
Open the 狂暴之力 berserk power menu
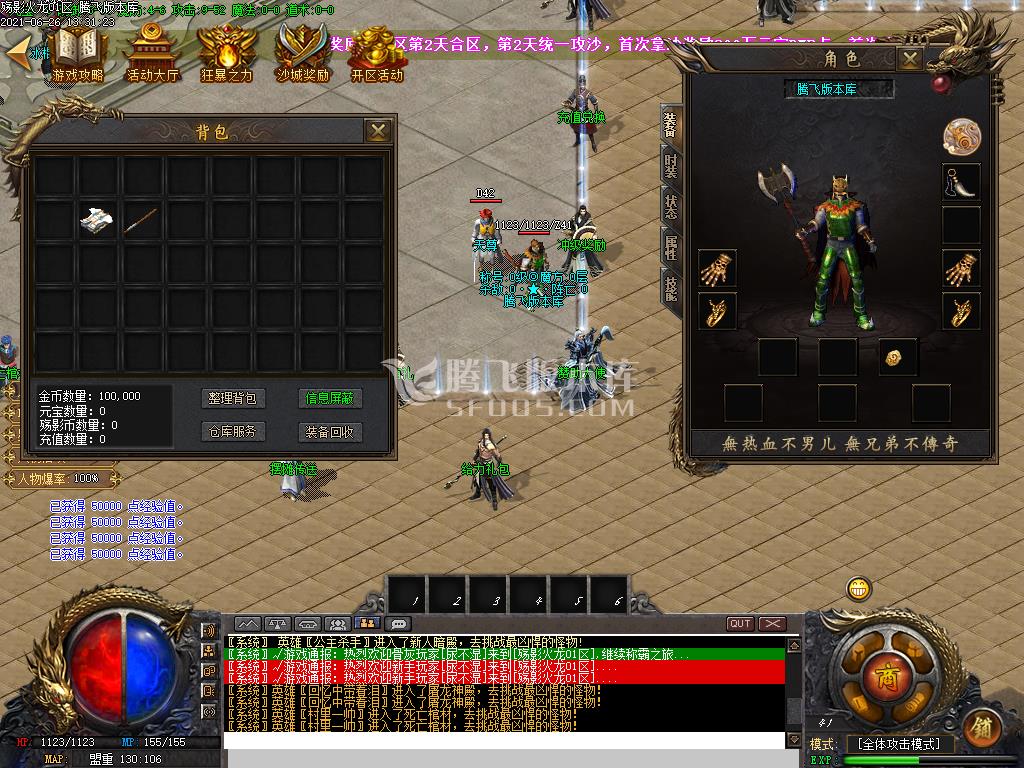coord(226,54)
